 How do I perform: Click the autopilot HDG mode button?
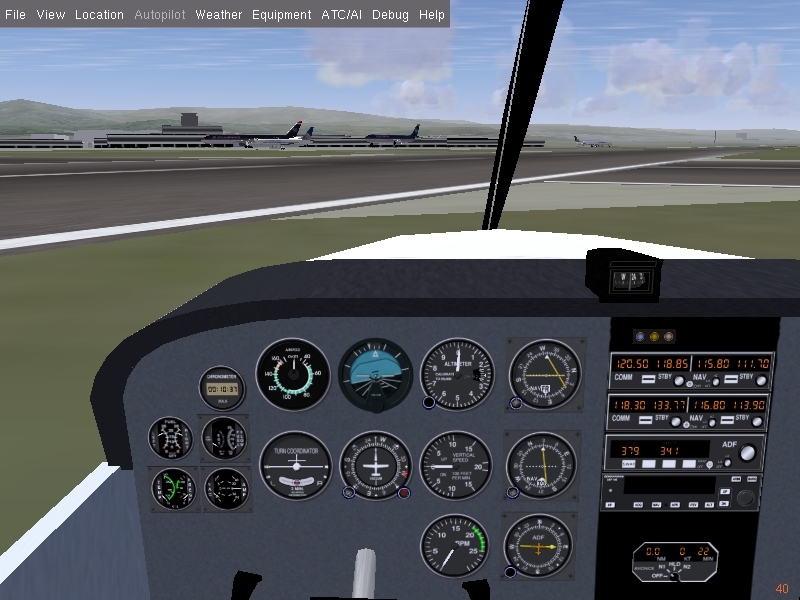pyautogui.click(x=637, y=505)
